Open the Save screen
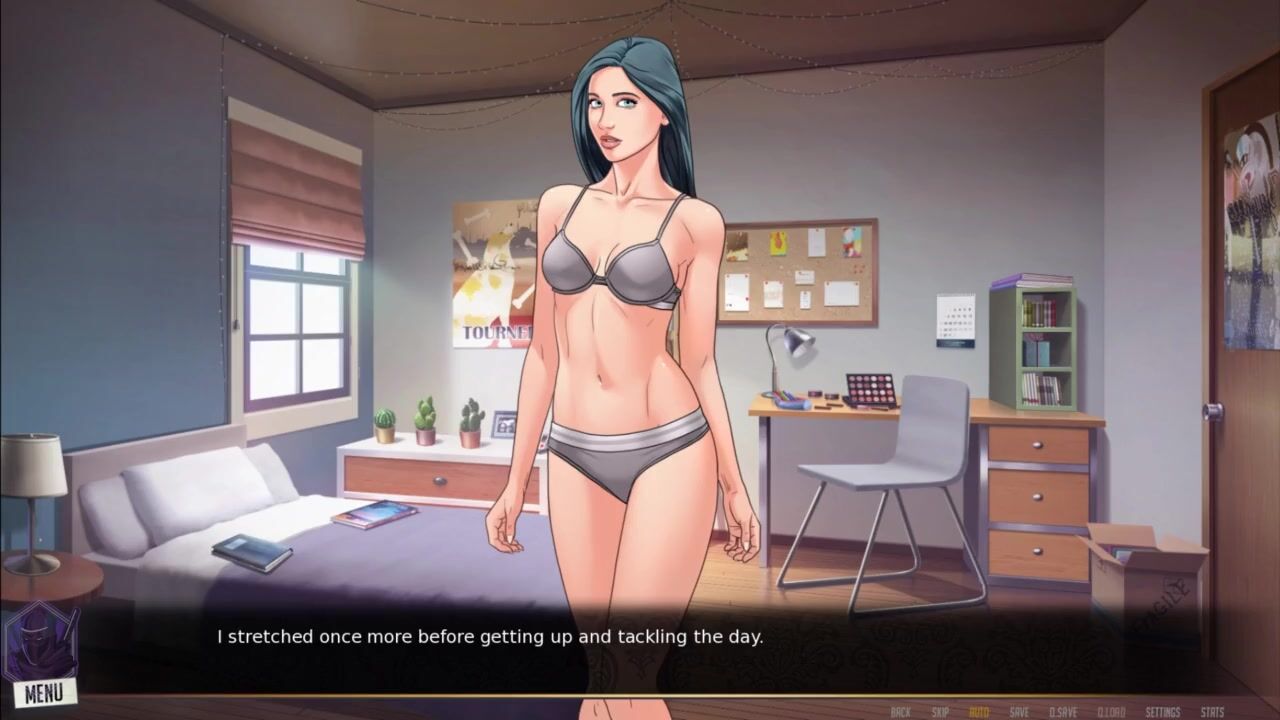Viewport: 1280px width, 720px height. (x=1019, y=712)
